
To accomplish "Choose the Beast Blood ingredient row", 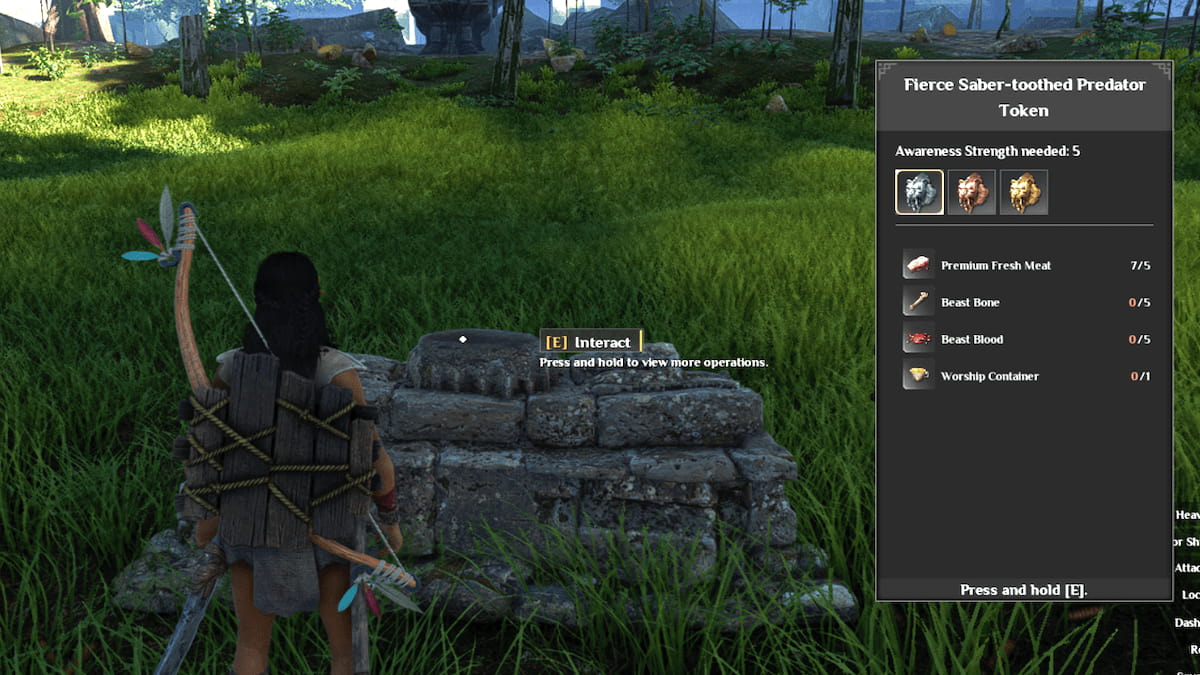I will (1024, 339).
